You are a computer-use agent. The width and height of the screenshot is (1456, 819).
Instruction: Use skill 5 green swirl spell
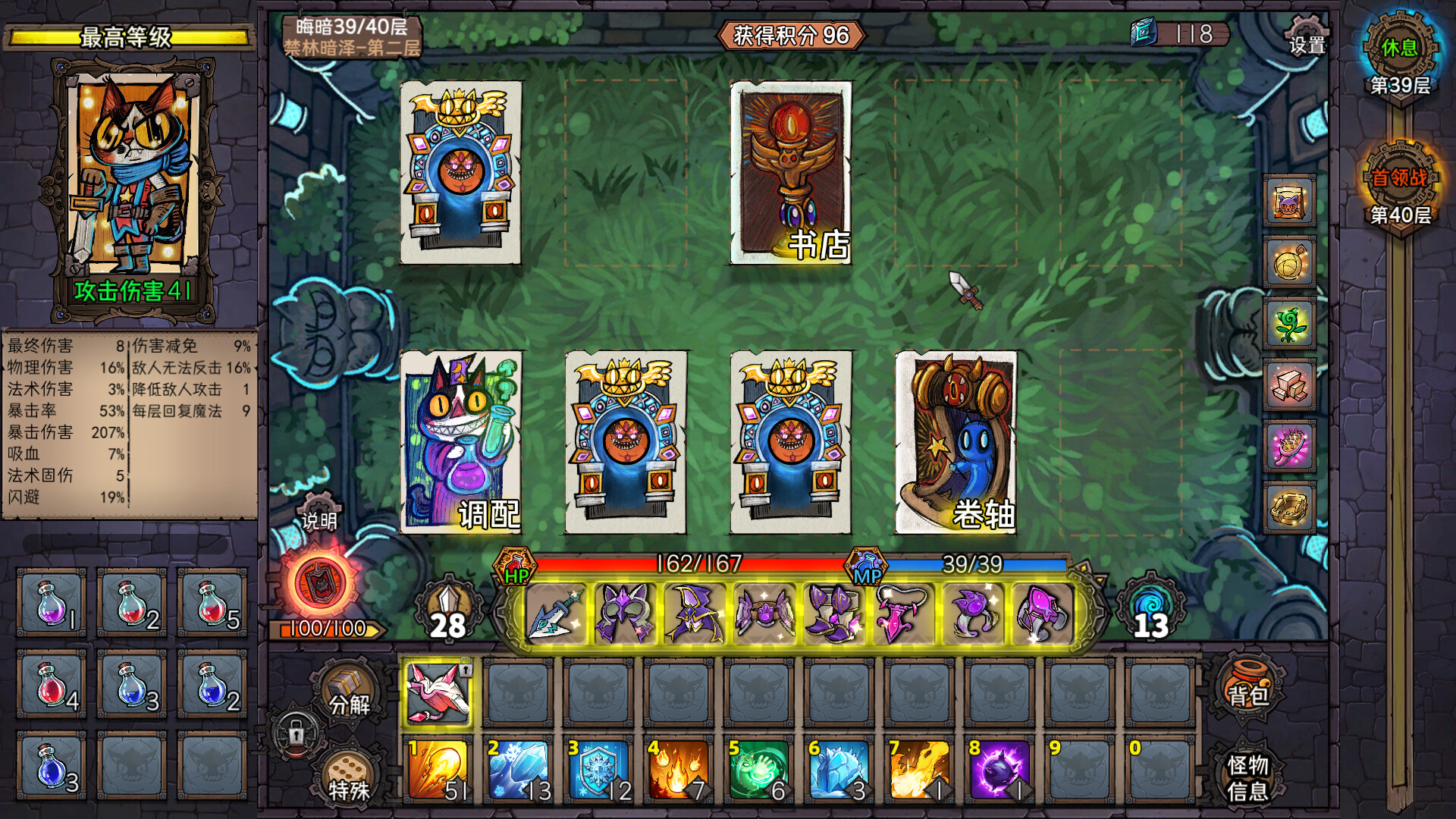pyautogui.click(x=760, y=770)
